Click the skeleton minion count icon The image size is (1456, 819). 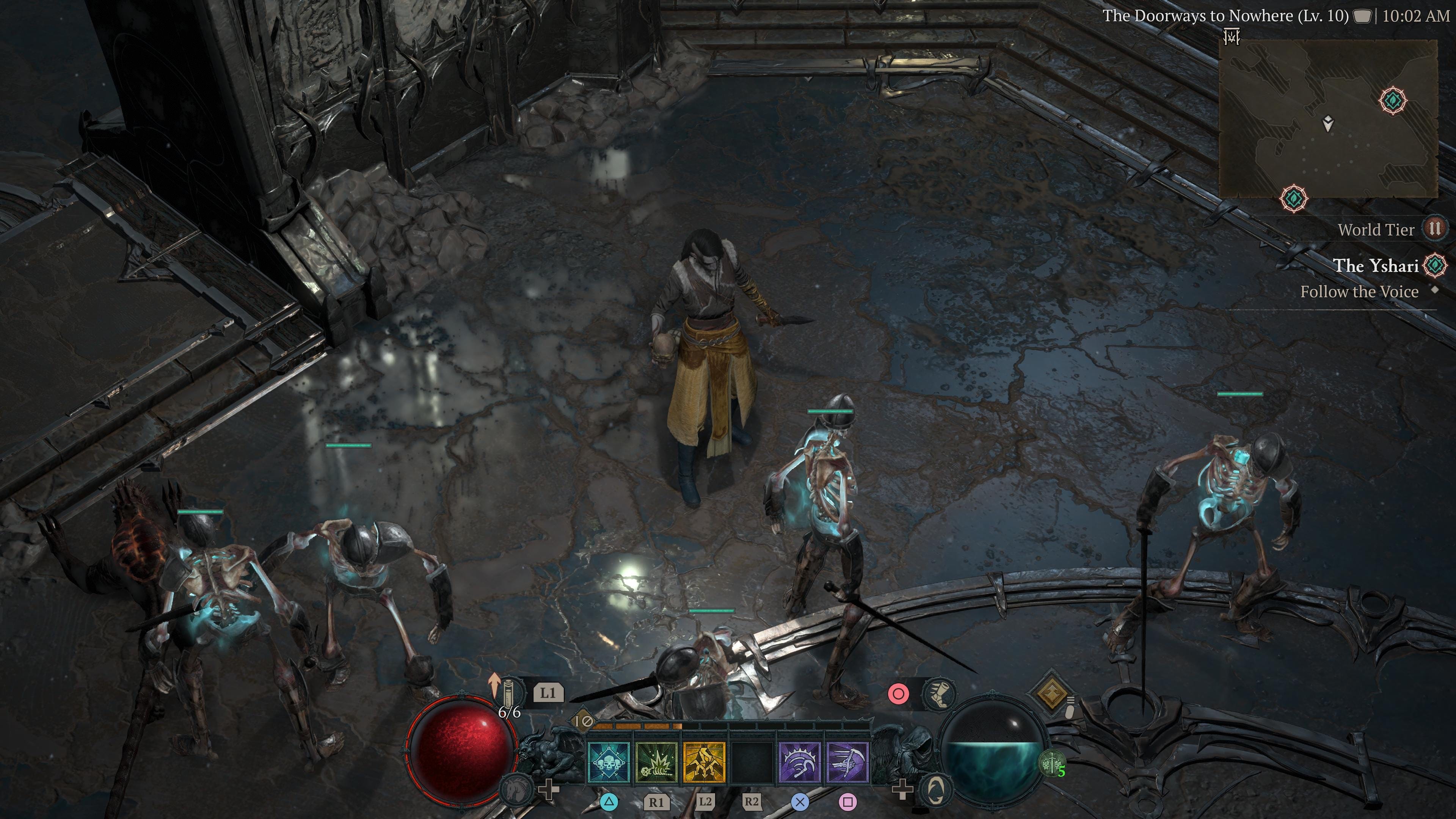[x=1053, y=764]
